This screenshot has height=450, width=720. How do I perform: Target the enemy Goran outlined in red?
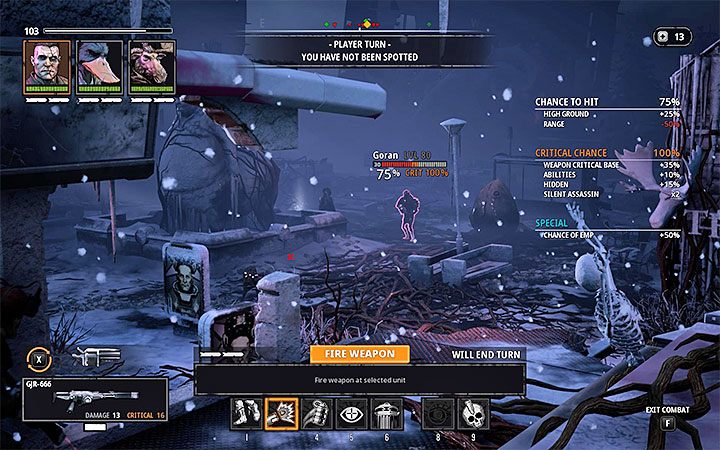(x=408, y=213)
